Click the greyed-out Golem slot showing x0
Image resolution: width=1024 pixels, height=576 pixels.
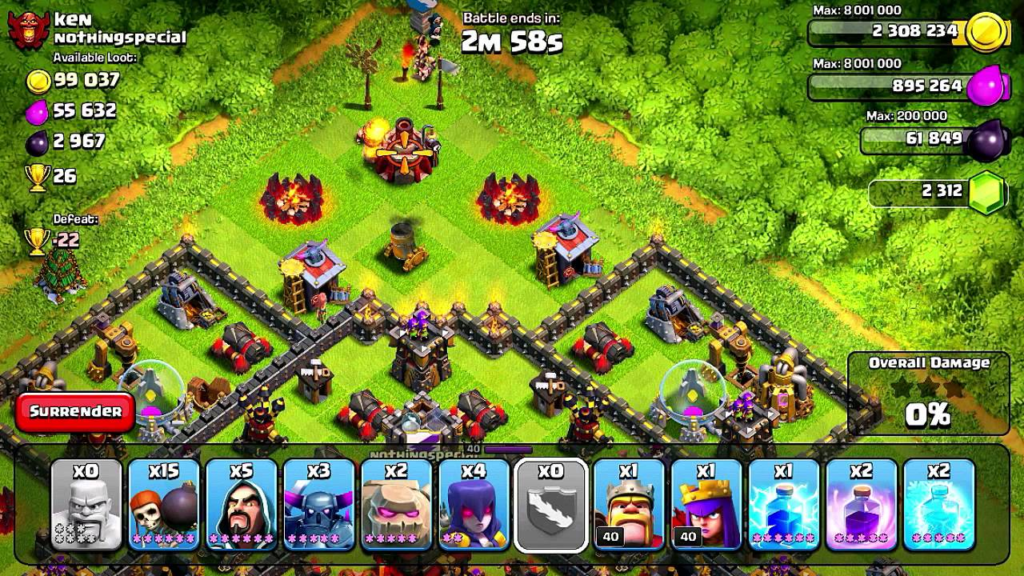tap(87, 505)
